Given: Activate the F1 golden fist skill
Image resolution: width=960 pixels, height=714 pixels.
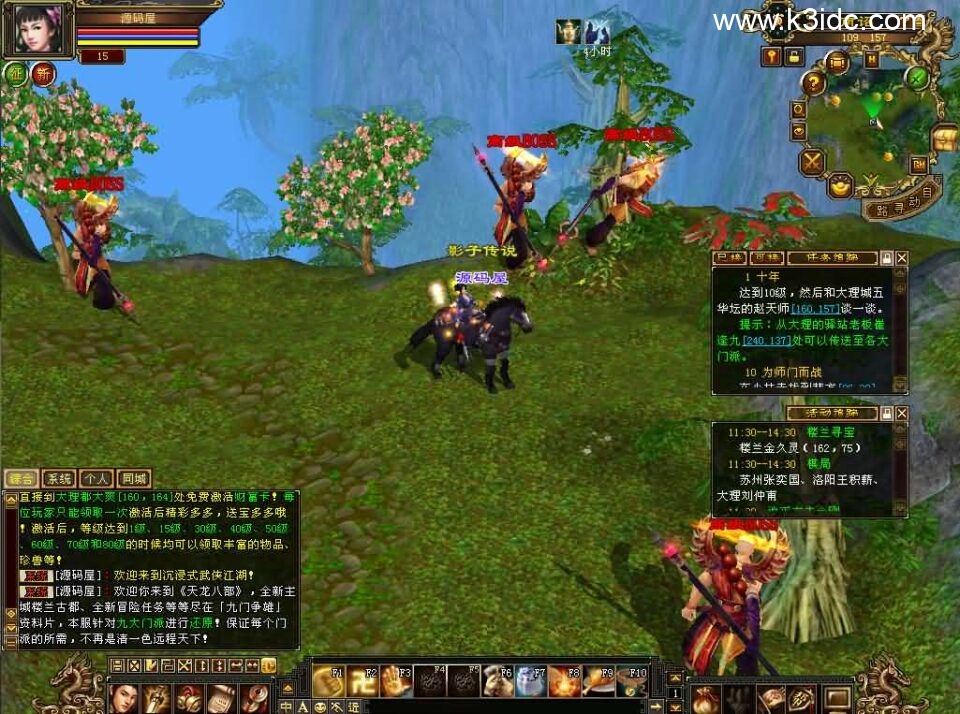Looking at the screenshot, I should (x=328, y=682).
